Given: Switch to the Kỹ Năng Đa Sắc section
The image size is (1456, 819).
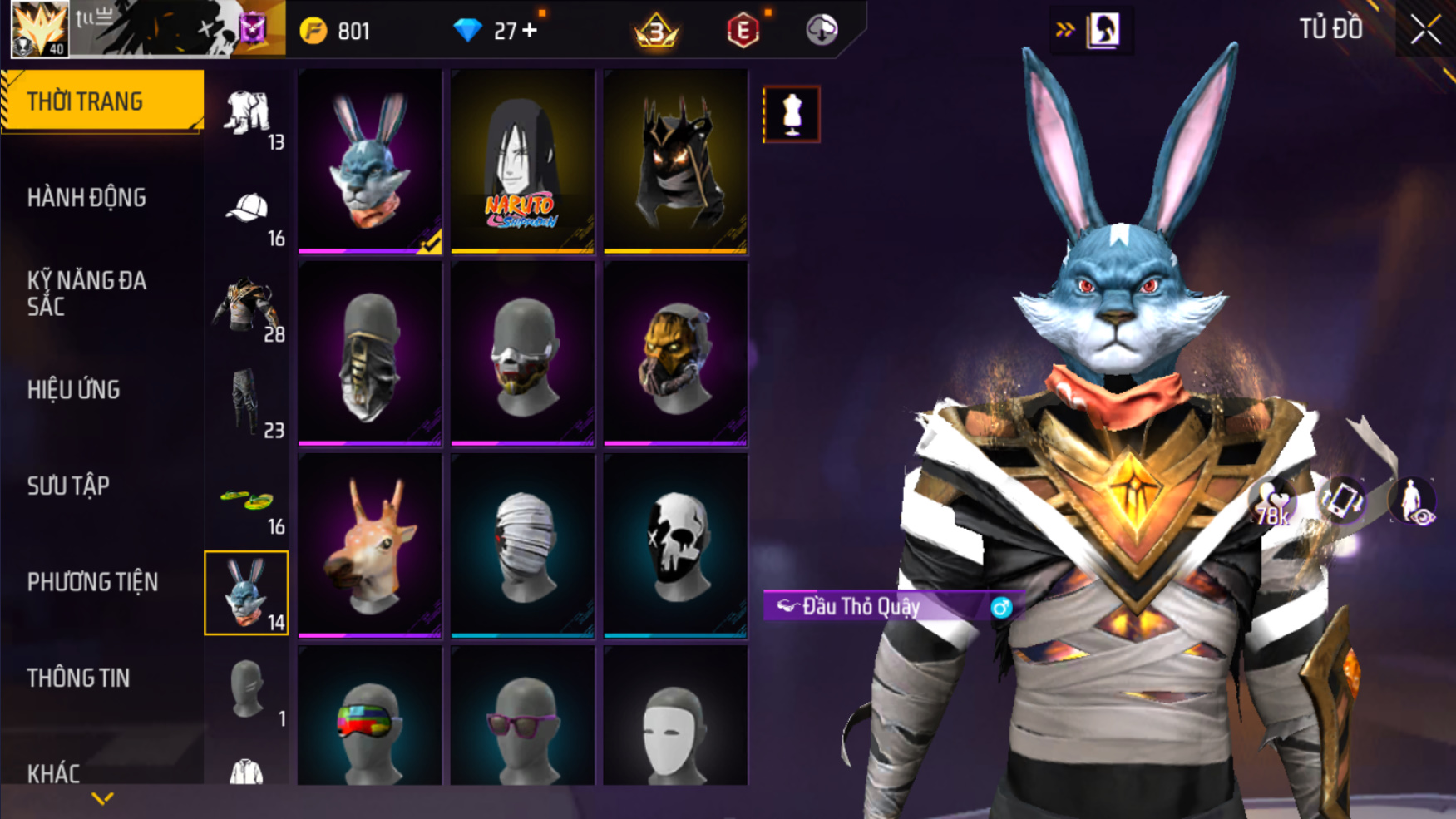Looking at the screenshot, I should point(86,294).
